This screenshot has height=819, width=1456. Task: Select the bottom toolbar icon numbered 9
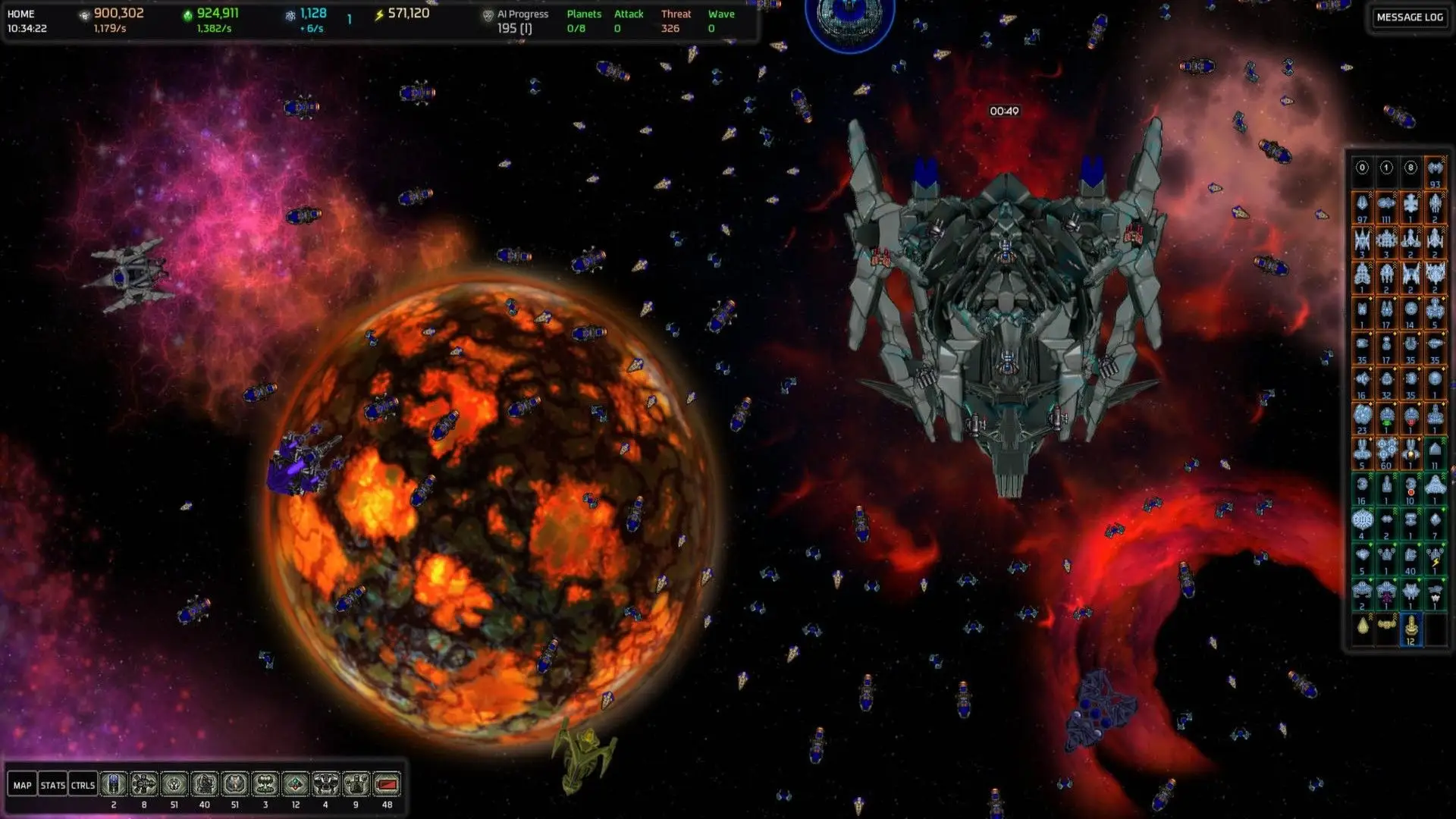[x=356, y=784]
